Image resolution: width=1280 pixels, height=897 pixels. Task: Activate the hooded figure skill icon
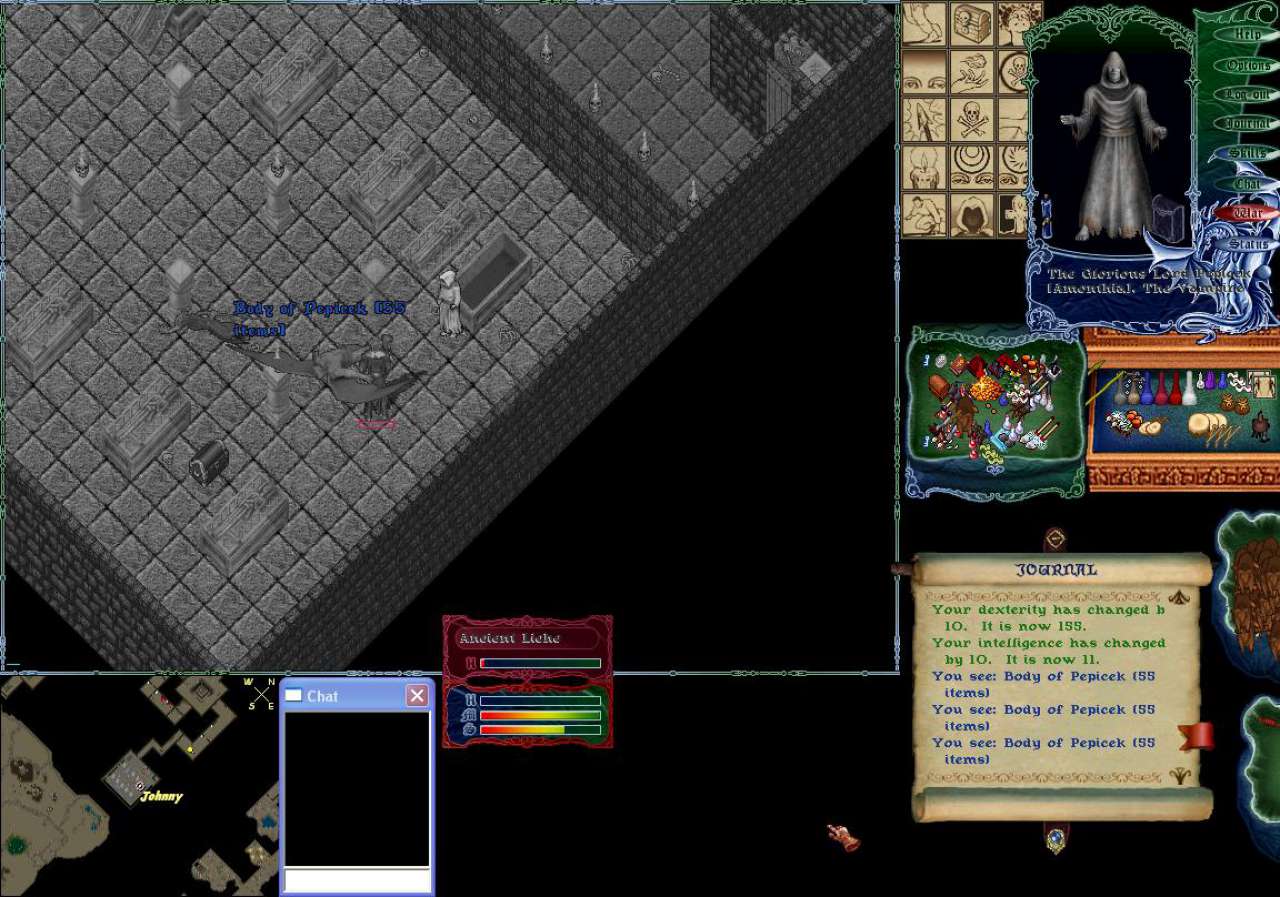(972, 214)
